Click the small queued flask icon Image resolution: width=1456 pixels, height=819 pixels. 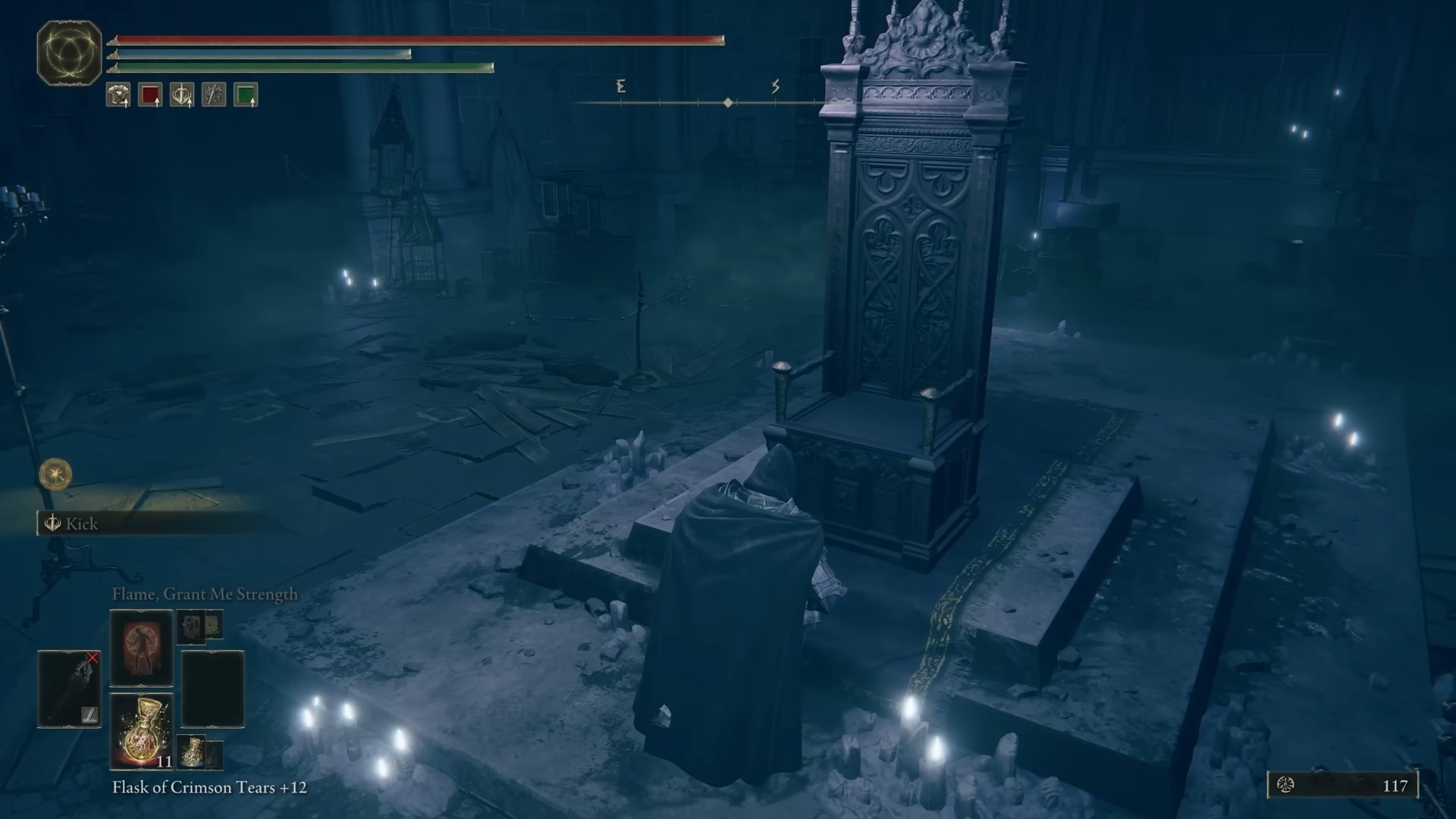coord(193,751)
